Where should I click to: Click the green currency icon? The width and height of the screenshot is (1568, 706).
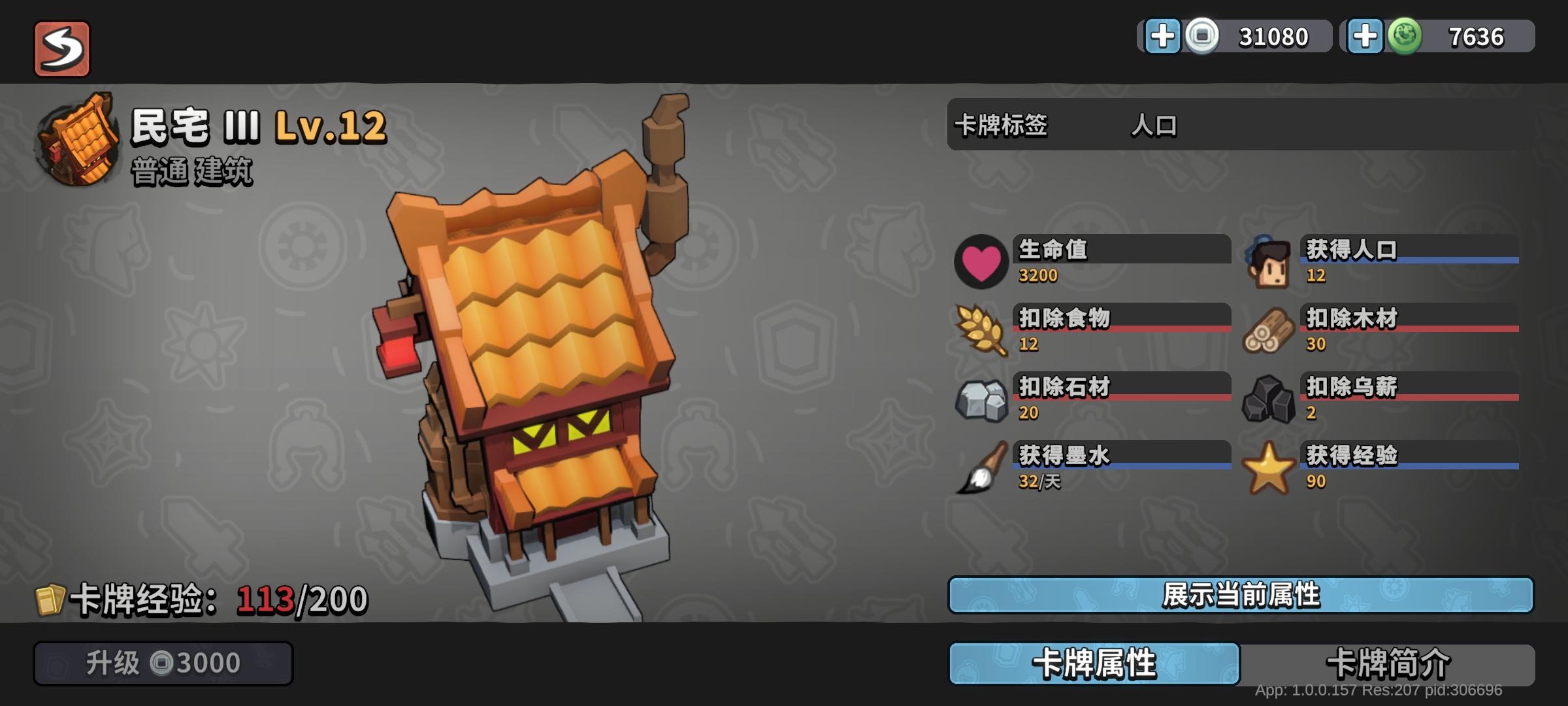click(x=1405, y=37)
